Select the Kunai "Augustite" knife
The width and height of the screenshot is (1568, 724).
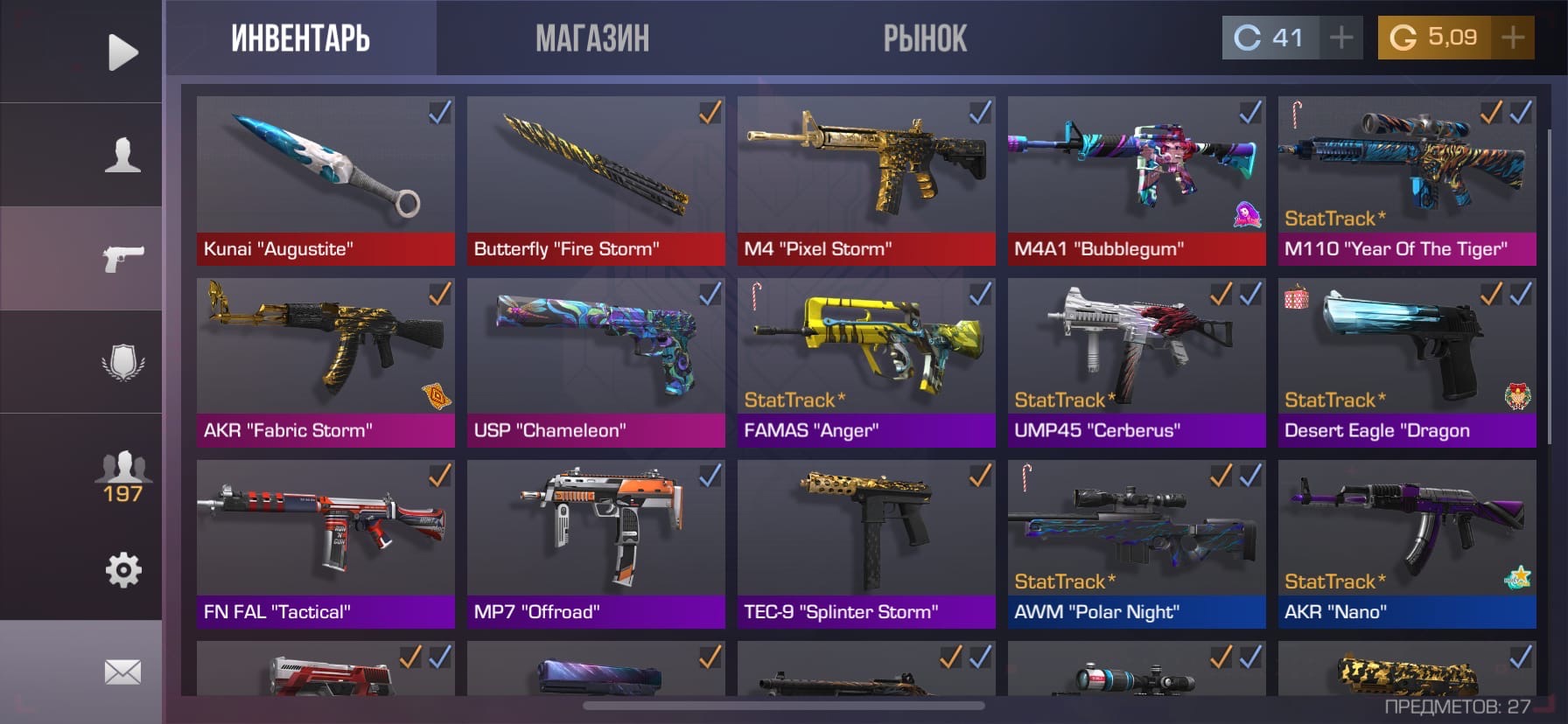(x=325, y=180)
